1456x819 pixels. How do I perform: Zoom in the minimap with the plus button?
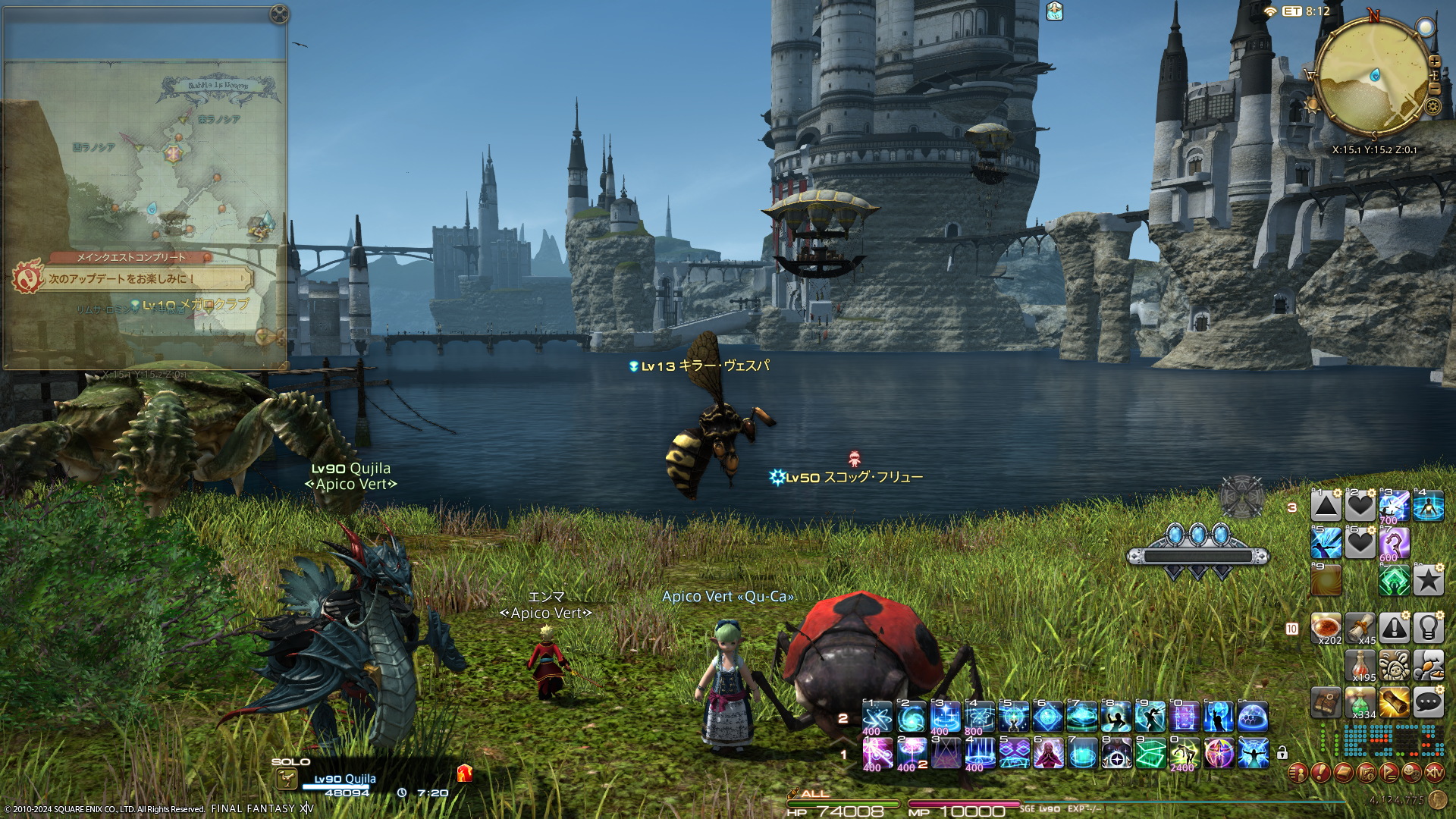(x=1434, y=61)
